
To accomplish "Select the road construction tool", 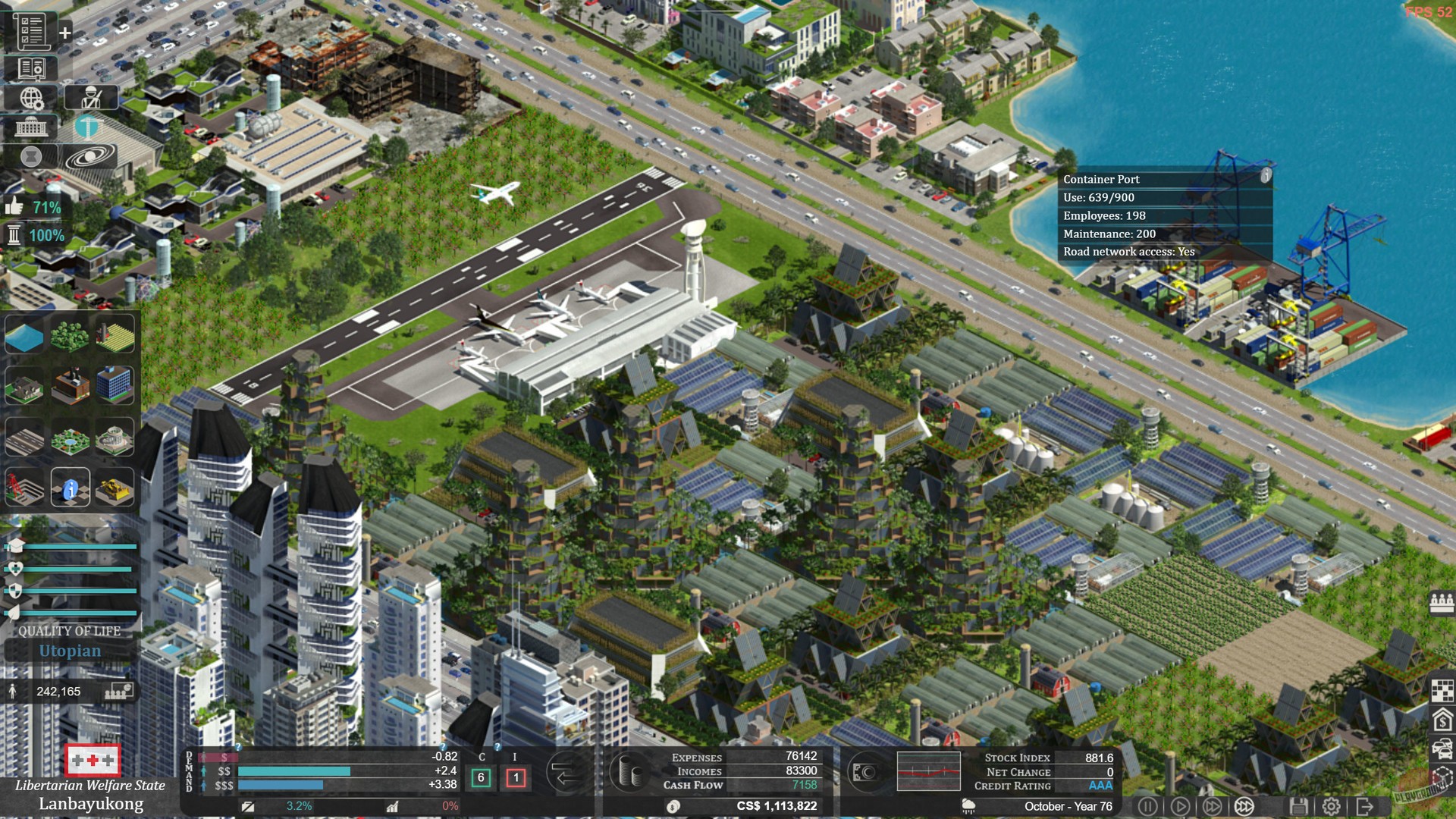I will (24, 437).
